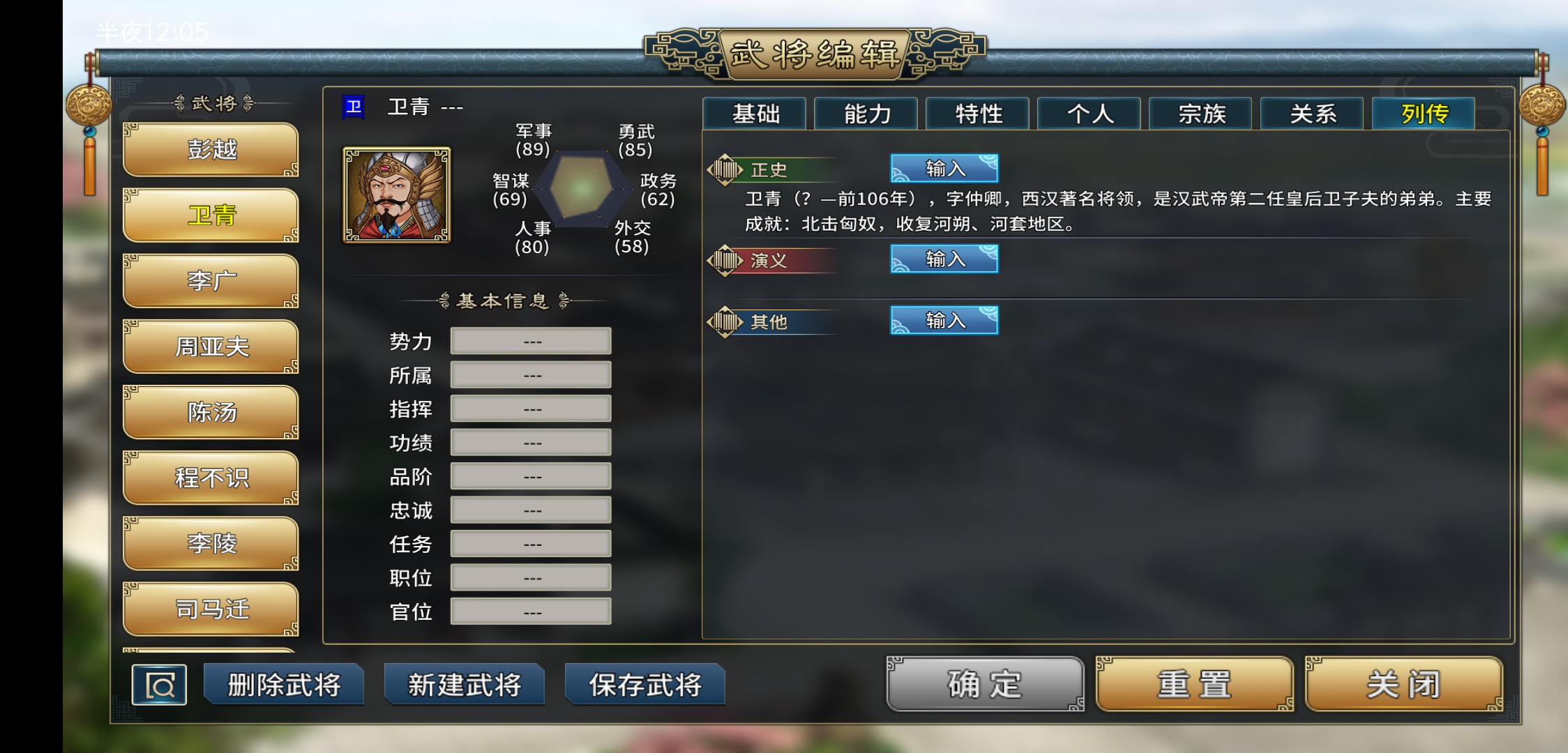Click the scroll icon beside 正史
This screenshot has height=753, width=1568.
click(x=727, y=167)
